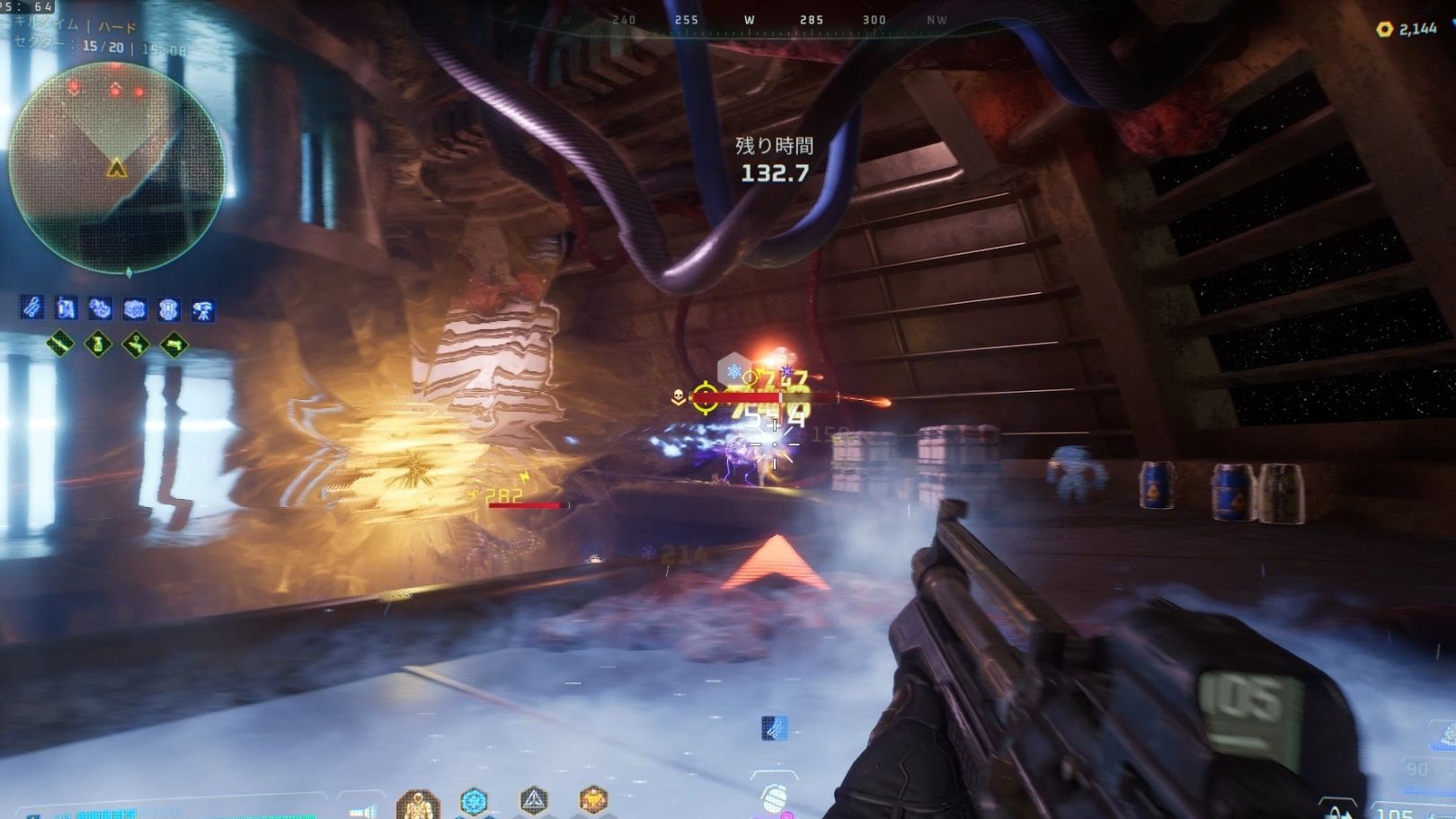
Task: Select the blue canister buff icon
Action: pyautogui.click(x=66, y=308)
